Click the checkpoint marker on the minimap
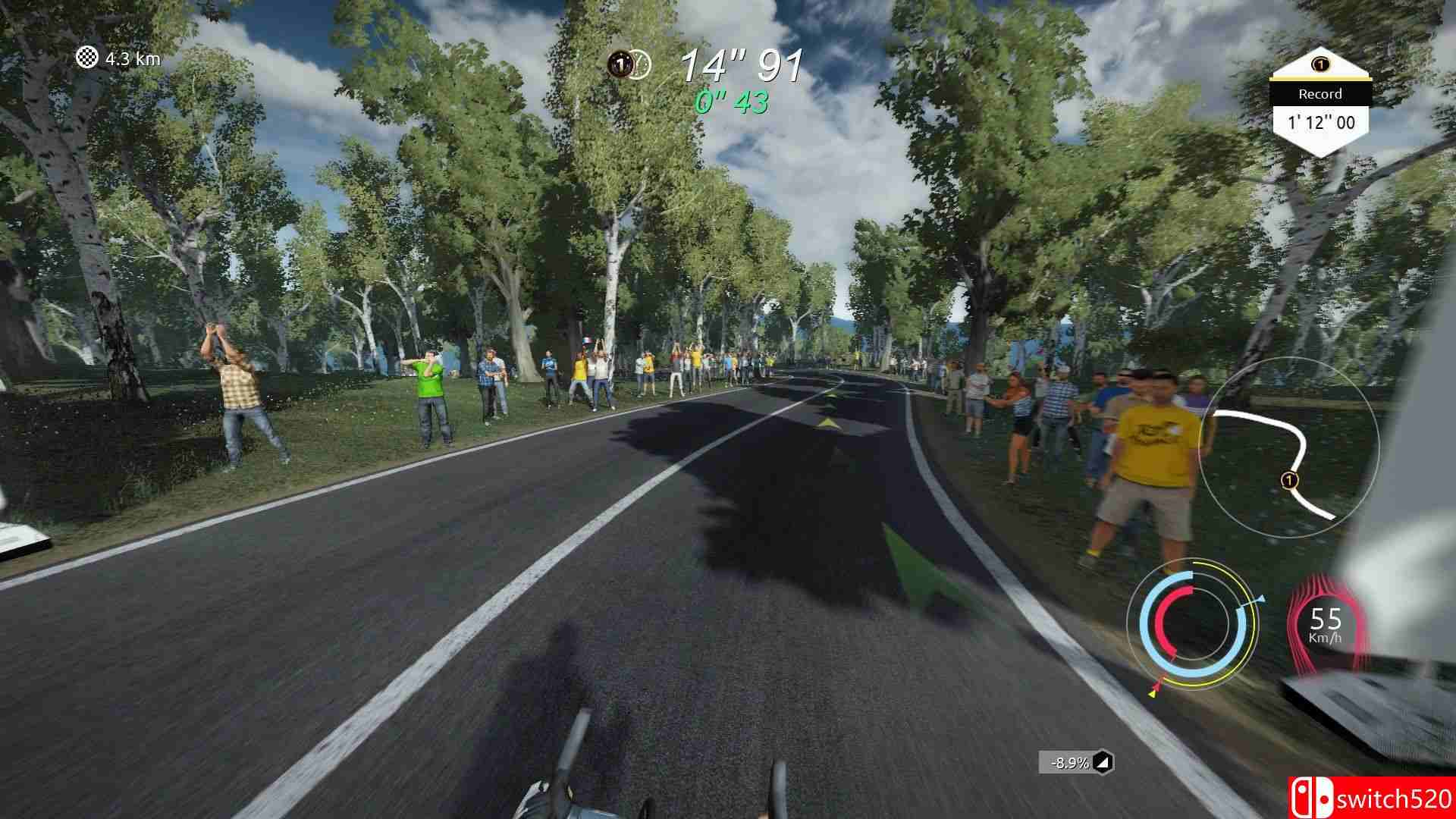 tap(1288, 479)
